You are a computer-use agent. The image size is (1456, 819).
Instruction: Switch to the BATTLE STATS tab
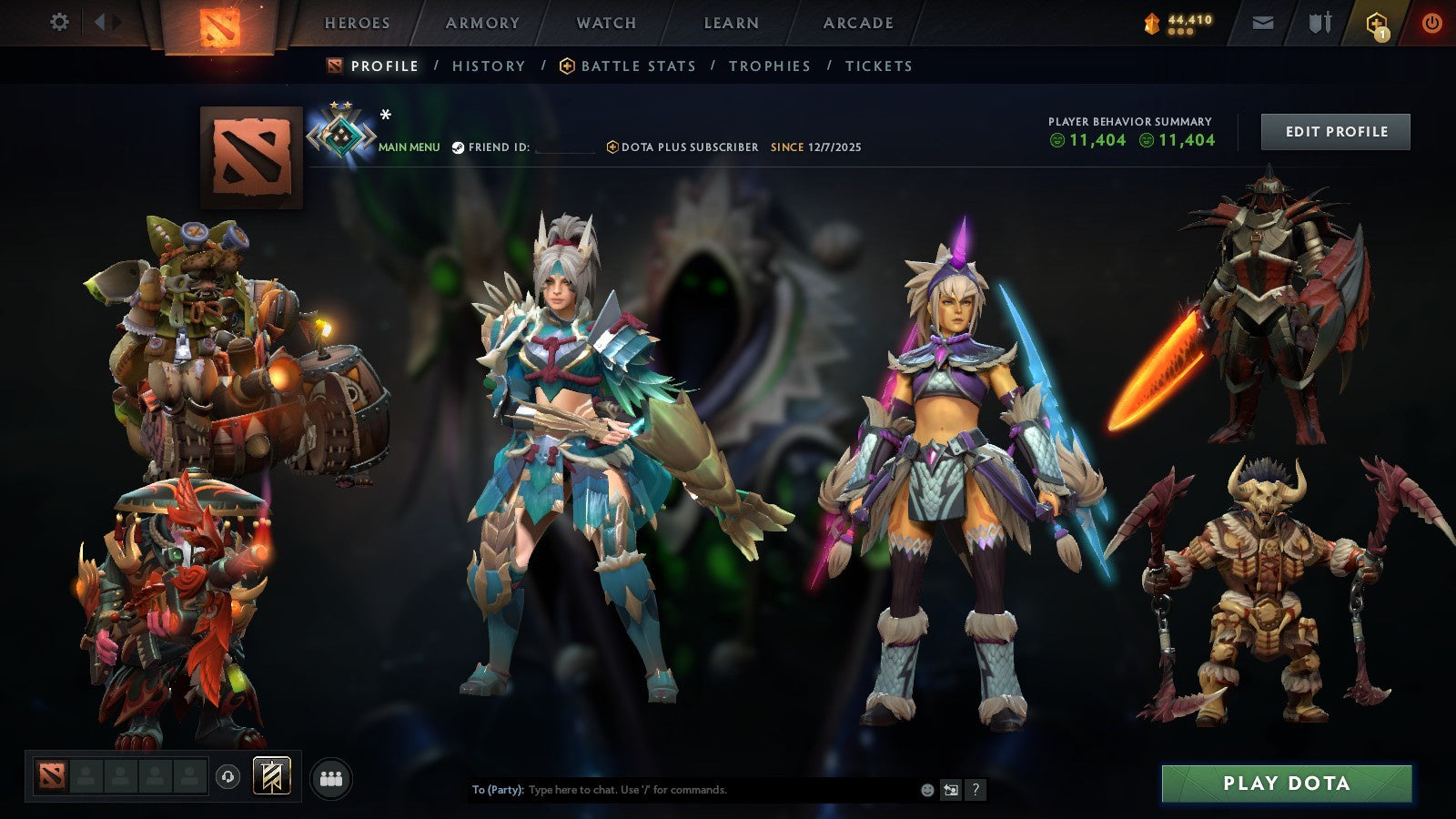tap(637, 66)
